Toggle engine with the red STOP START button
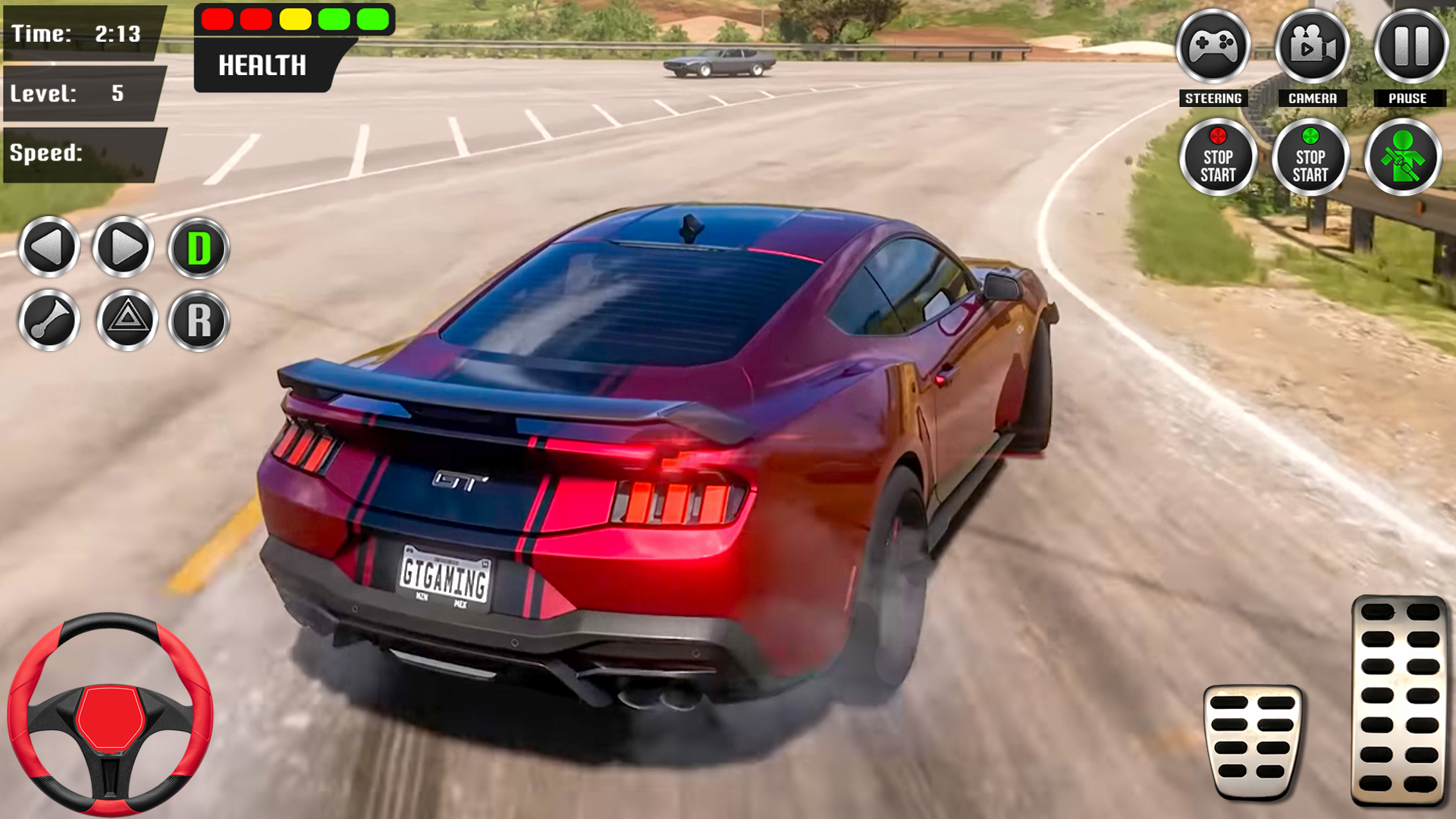This screenshot has width=1456, height=819. (1219, 157)
